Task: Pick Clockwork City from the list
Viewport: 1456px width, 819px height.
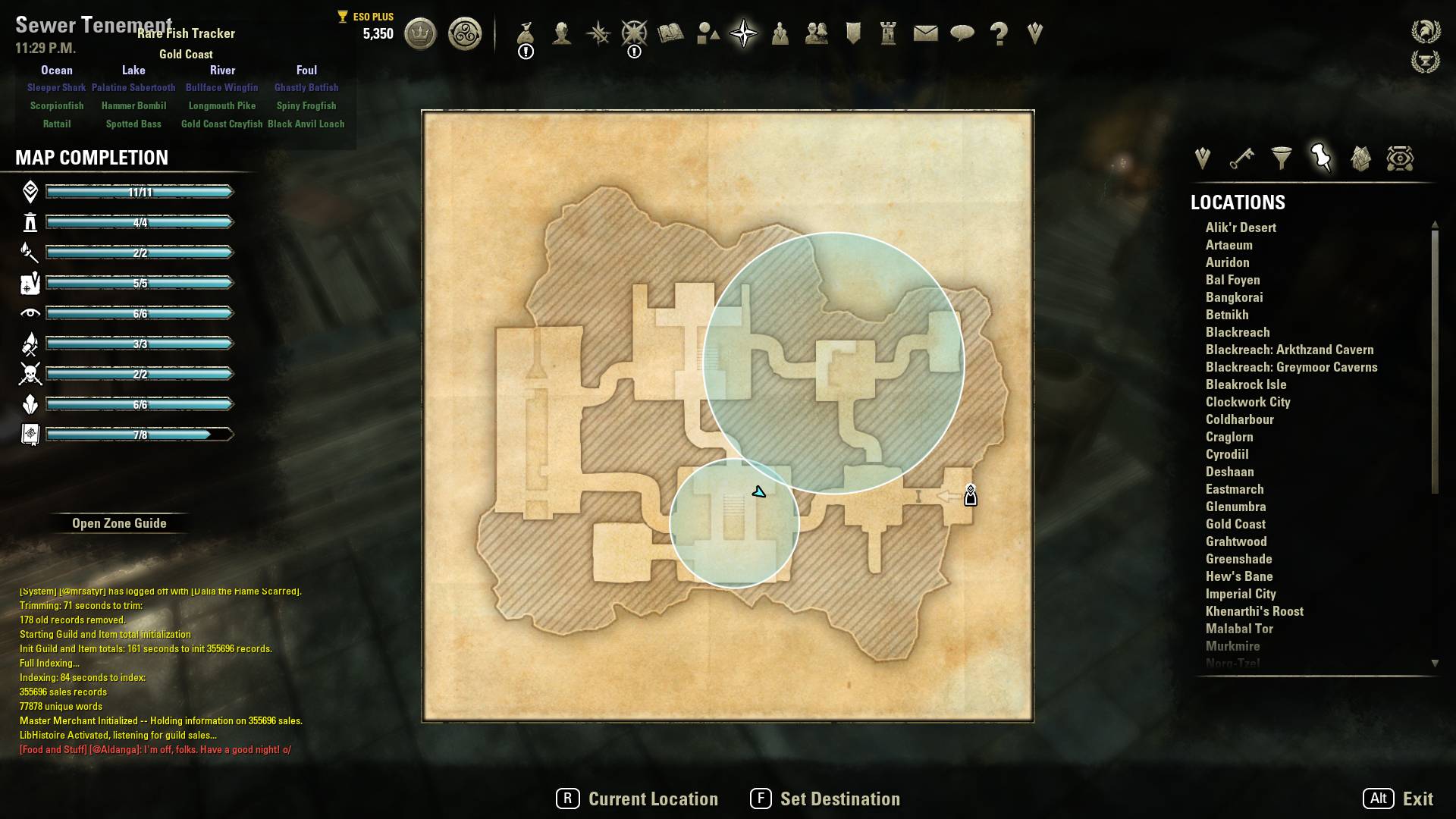Action: coord(1247,402)
